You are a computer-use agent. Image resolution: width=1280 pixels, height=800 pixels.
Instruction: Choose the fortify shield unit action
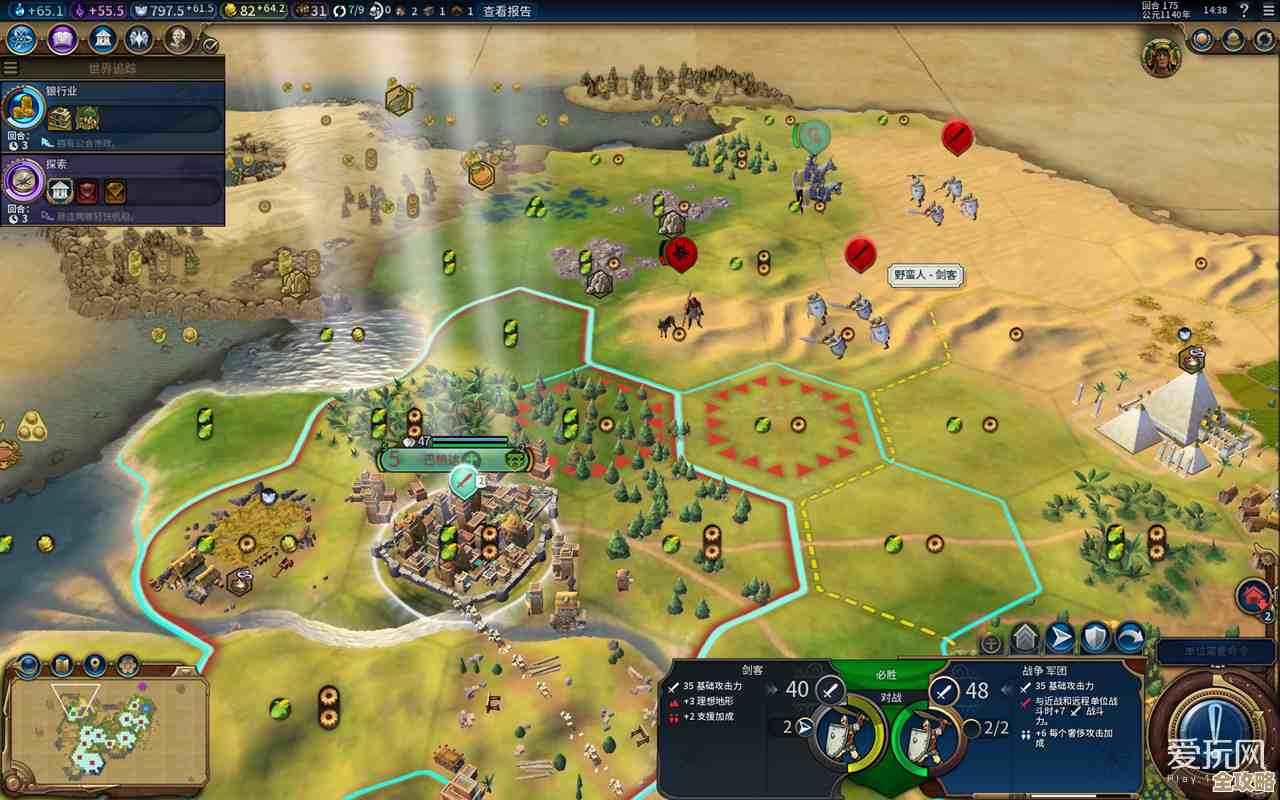click(x=1095, y=637)
